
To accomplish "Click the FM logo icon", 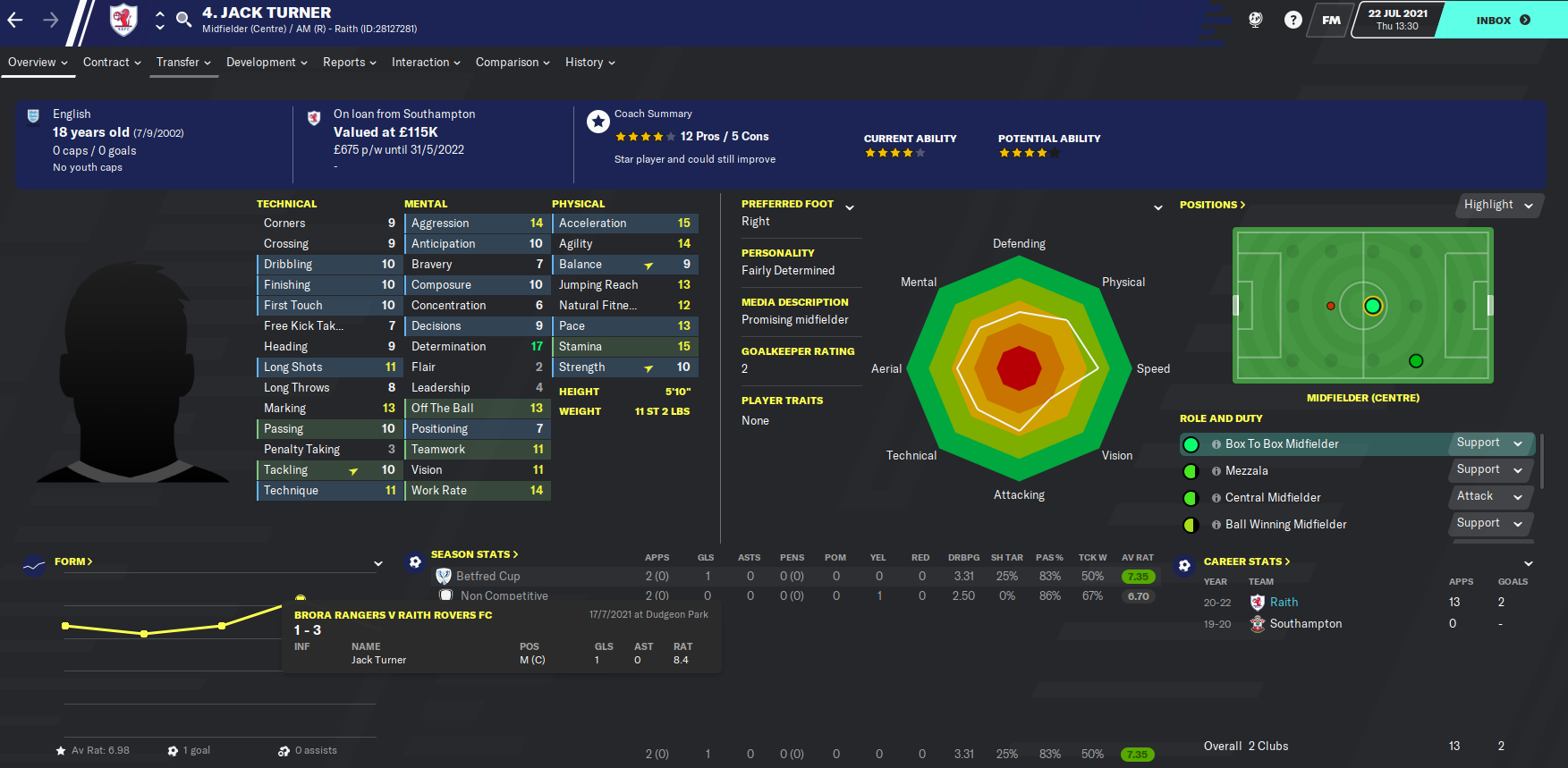I will tap(1330, 20).
